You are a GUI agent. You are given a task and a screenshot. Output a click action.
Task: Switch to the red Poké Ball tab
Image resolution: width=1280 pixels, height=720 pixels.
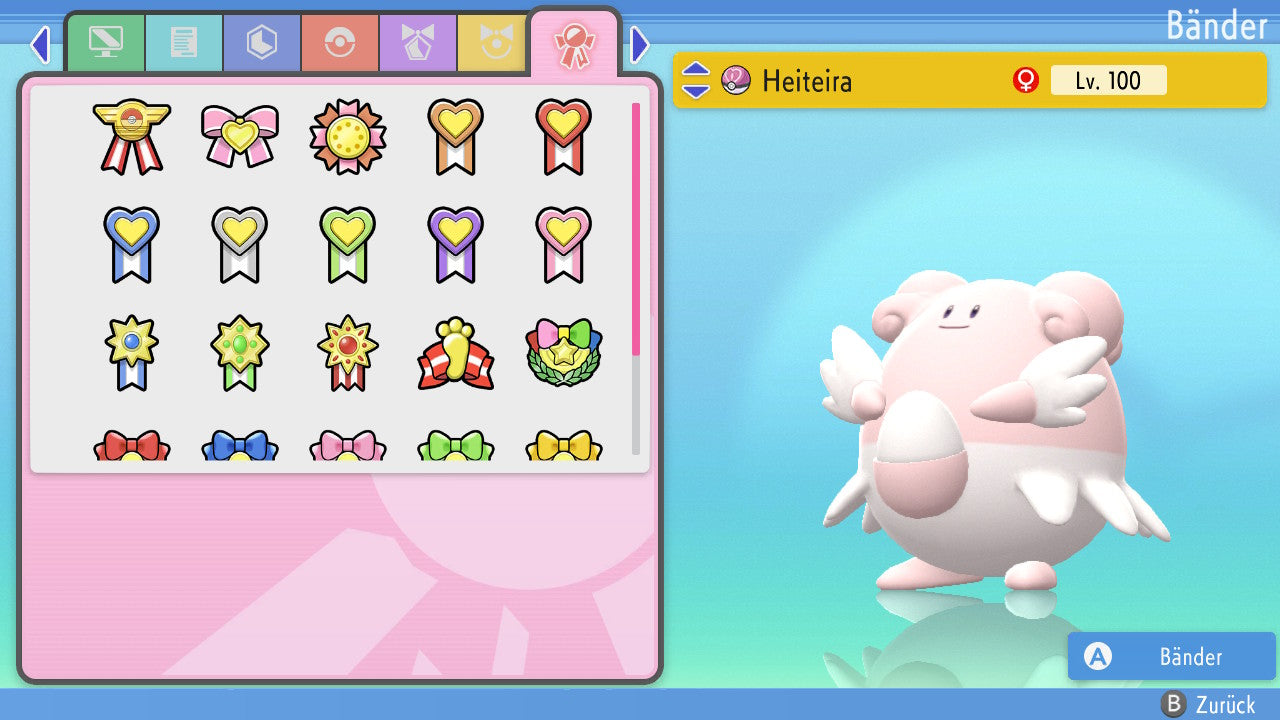coord(340,43)
